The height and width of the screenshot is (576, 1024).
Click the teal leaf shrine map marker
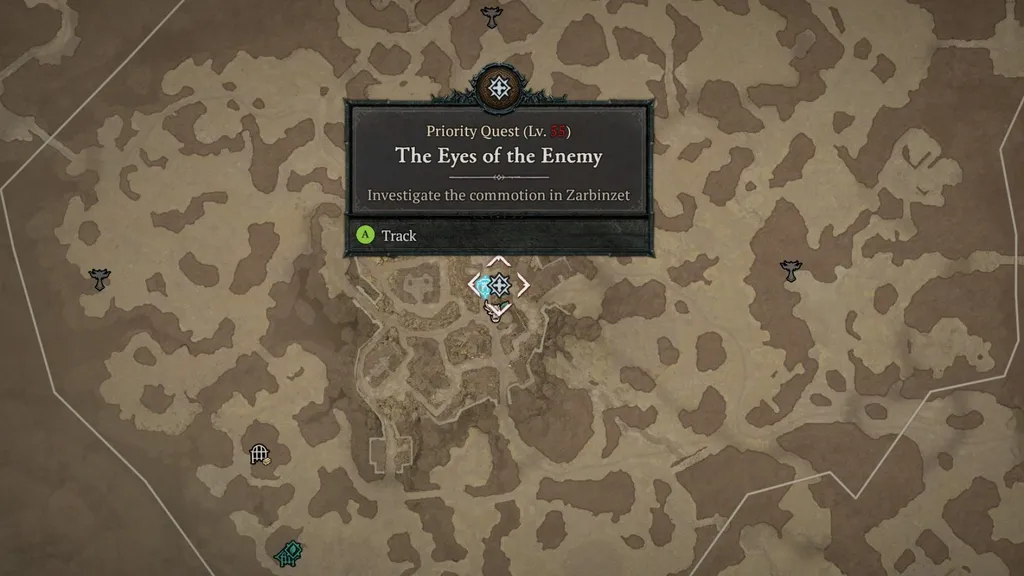tap(288, 553)
